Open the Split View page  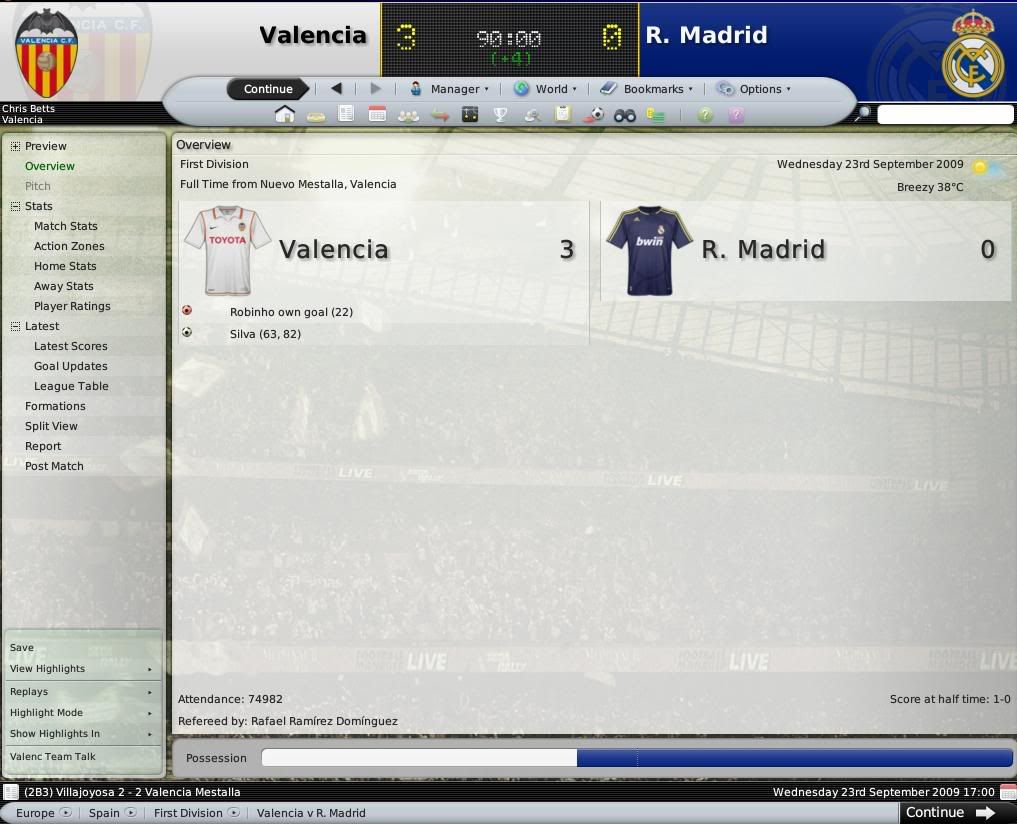click(51, 426)
